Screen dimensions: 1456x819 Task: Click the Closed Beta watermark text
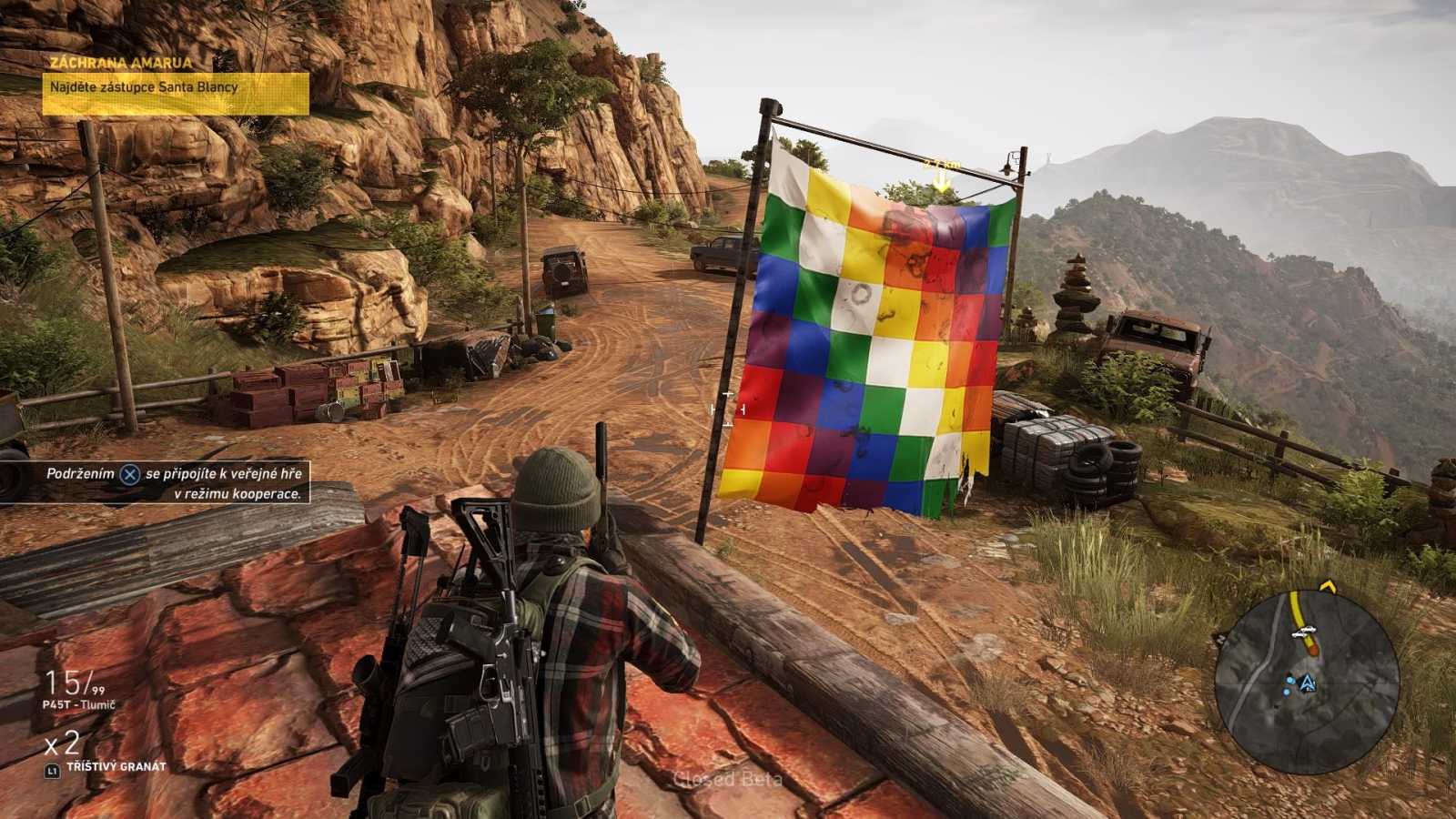730,780
